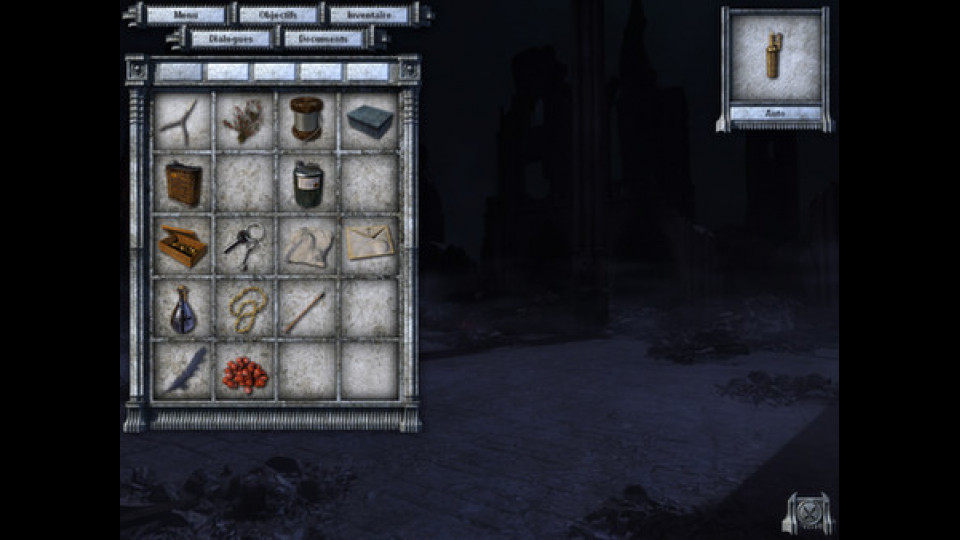Screen dimensions: 960x540
Task: Choose the spool of wire
Action: (x=306, y=120)
